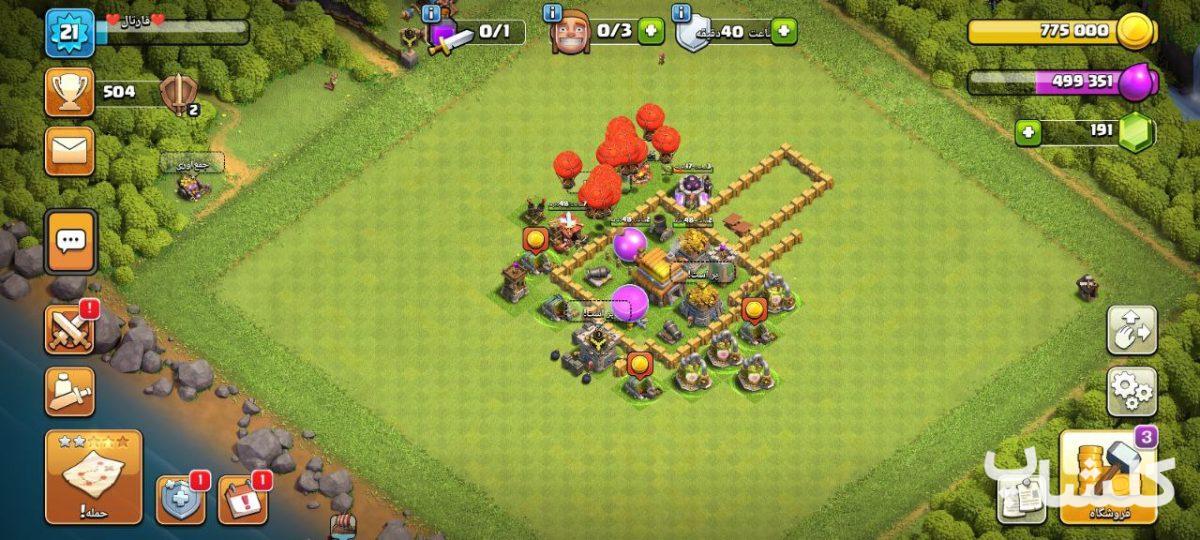Show info for the sword 0/1 counter
The image size is (1200, 540).
pyautogui.click(x=432, y=13)
